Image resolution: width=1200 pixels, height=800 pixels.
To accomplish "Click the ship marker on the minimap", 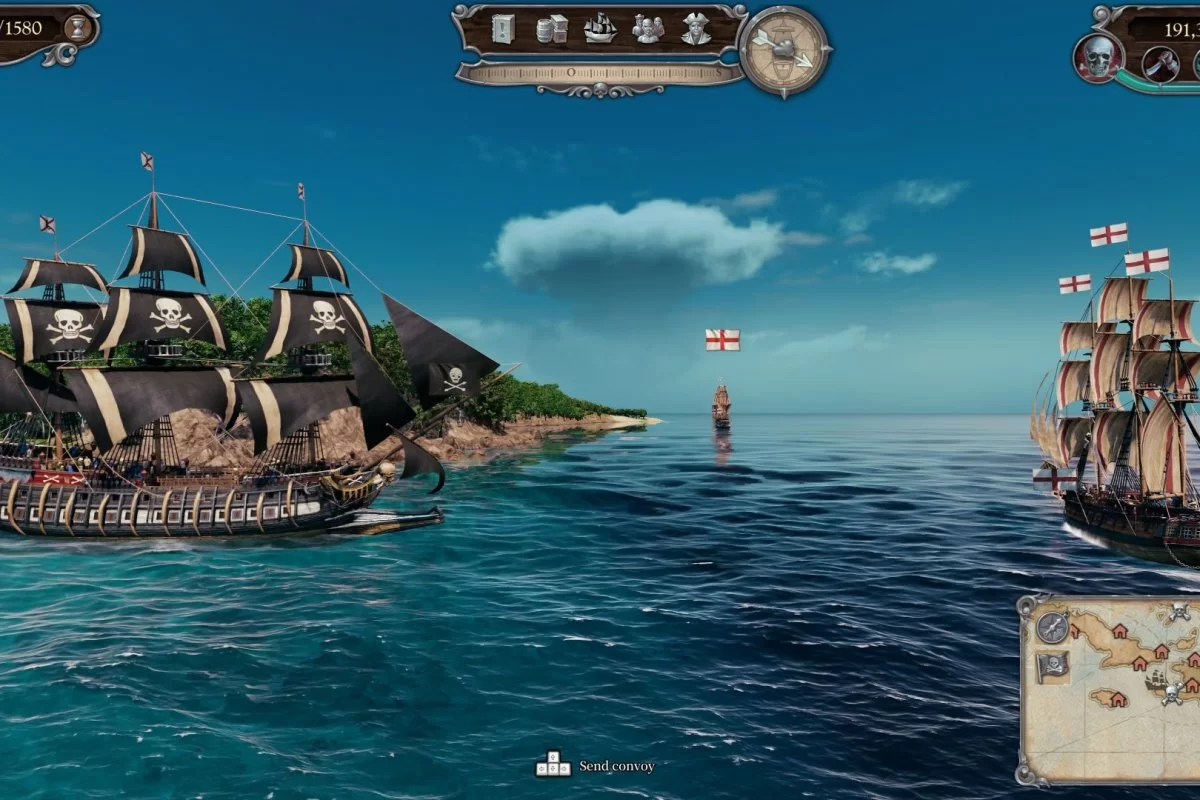I will [1156, 679].
